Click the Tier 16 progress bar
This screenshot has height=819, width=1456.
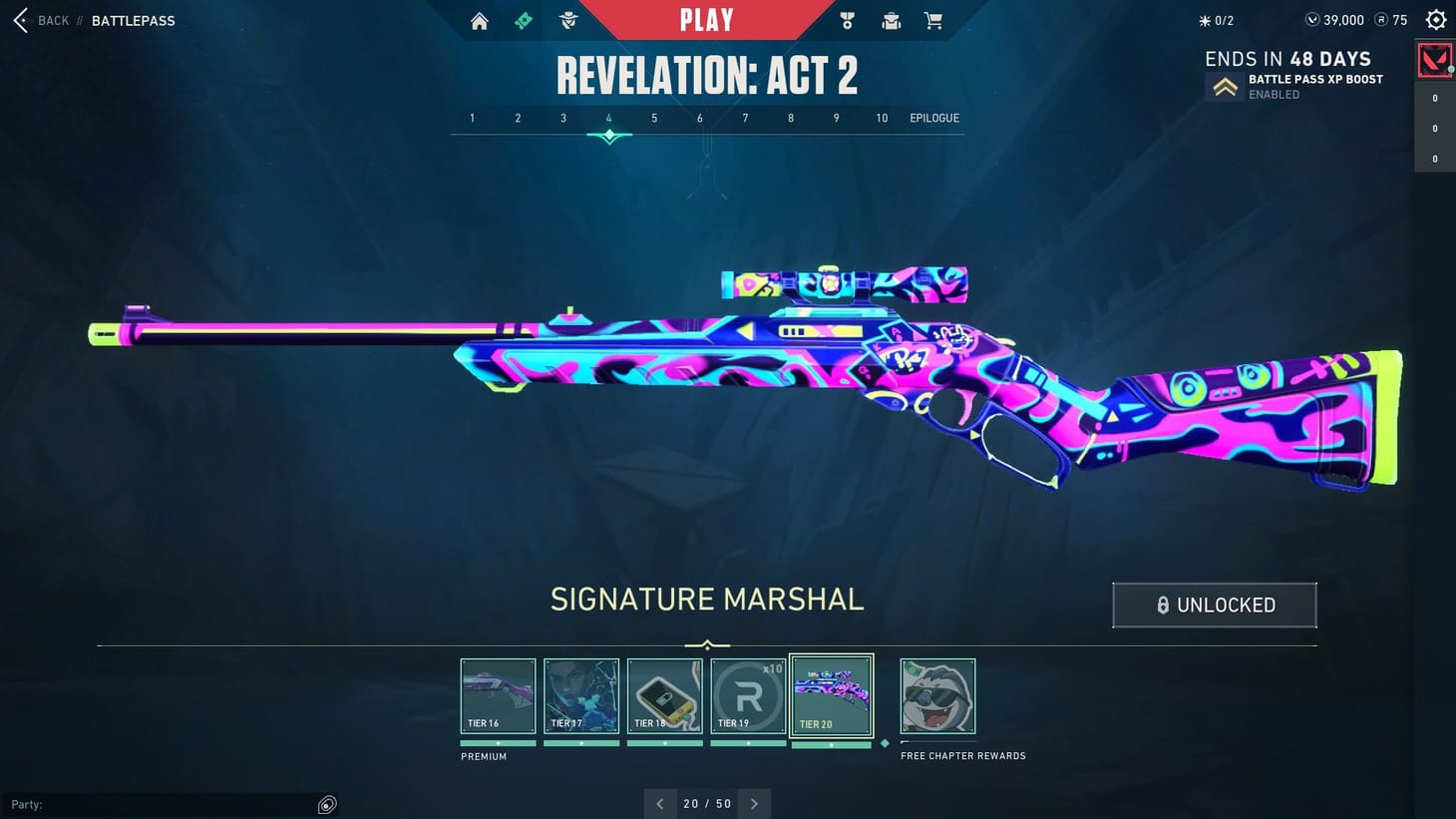pyautogui.click(x=498, y=742)
